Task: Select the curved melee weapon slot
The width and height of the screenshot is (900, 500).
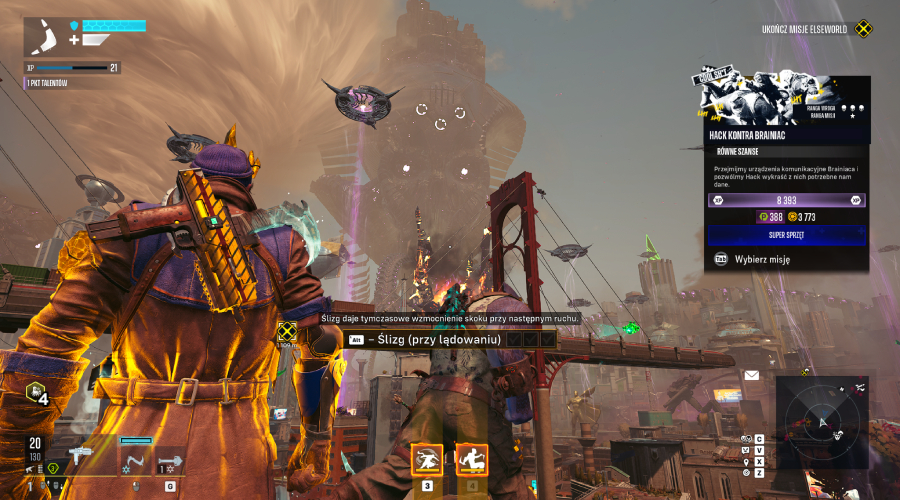Action: click(135, 458)
